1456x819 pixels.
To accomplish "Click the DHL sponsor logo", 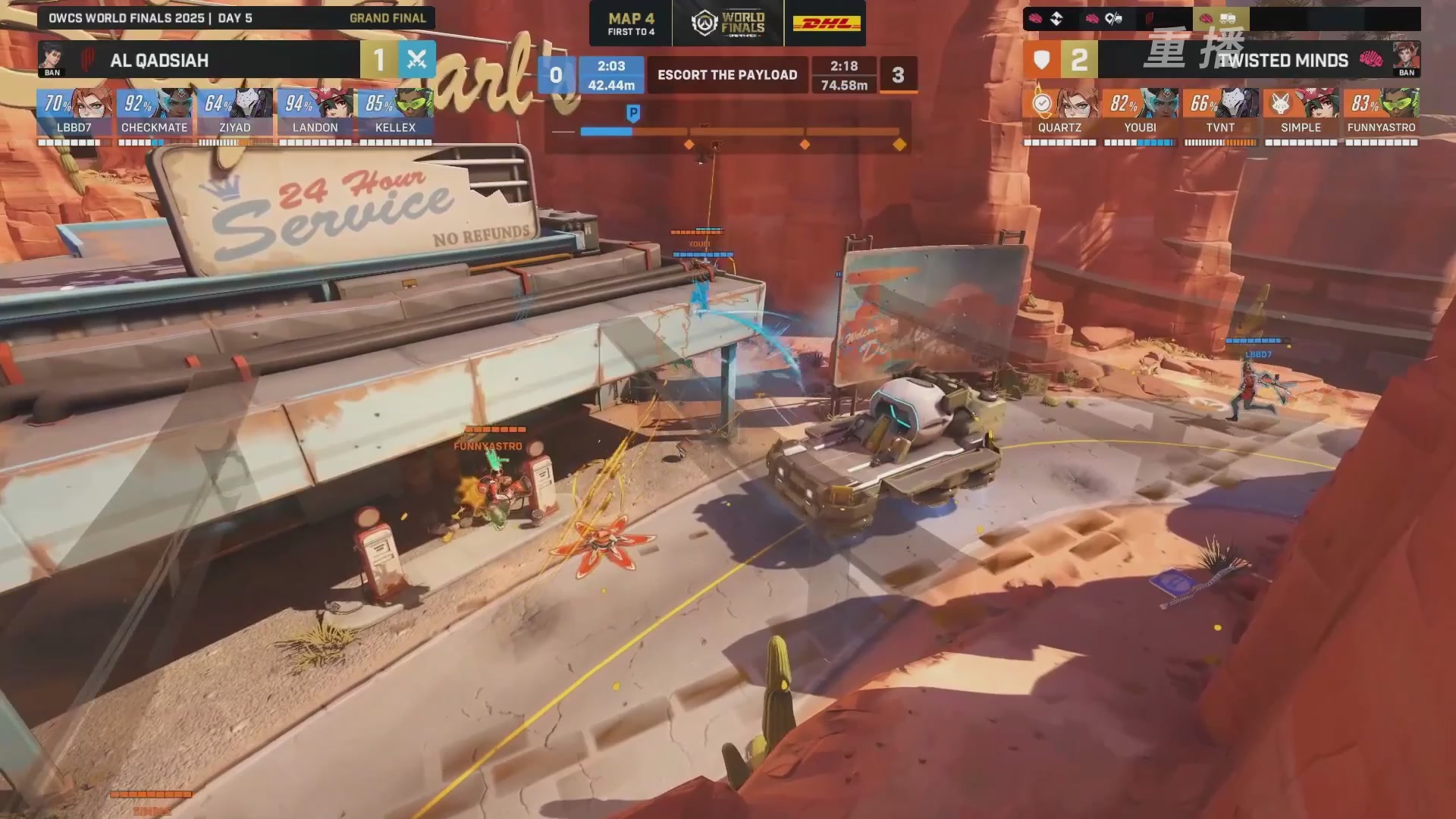I will click(827, 24).
